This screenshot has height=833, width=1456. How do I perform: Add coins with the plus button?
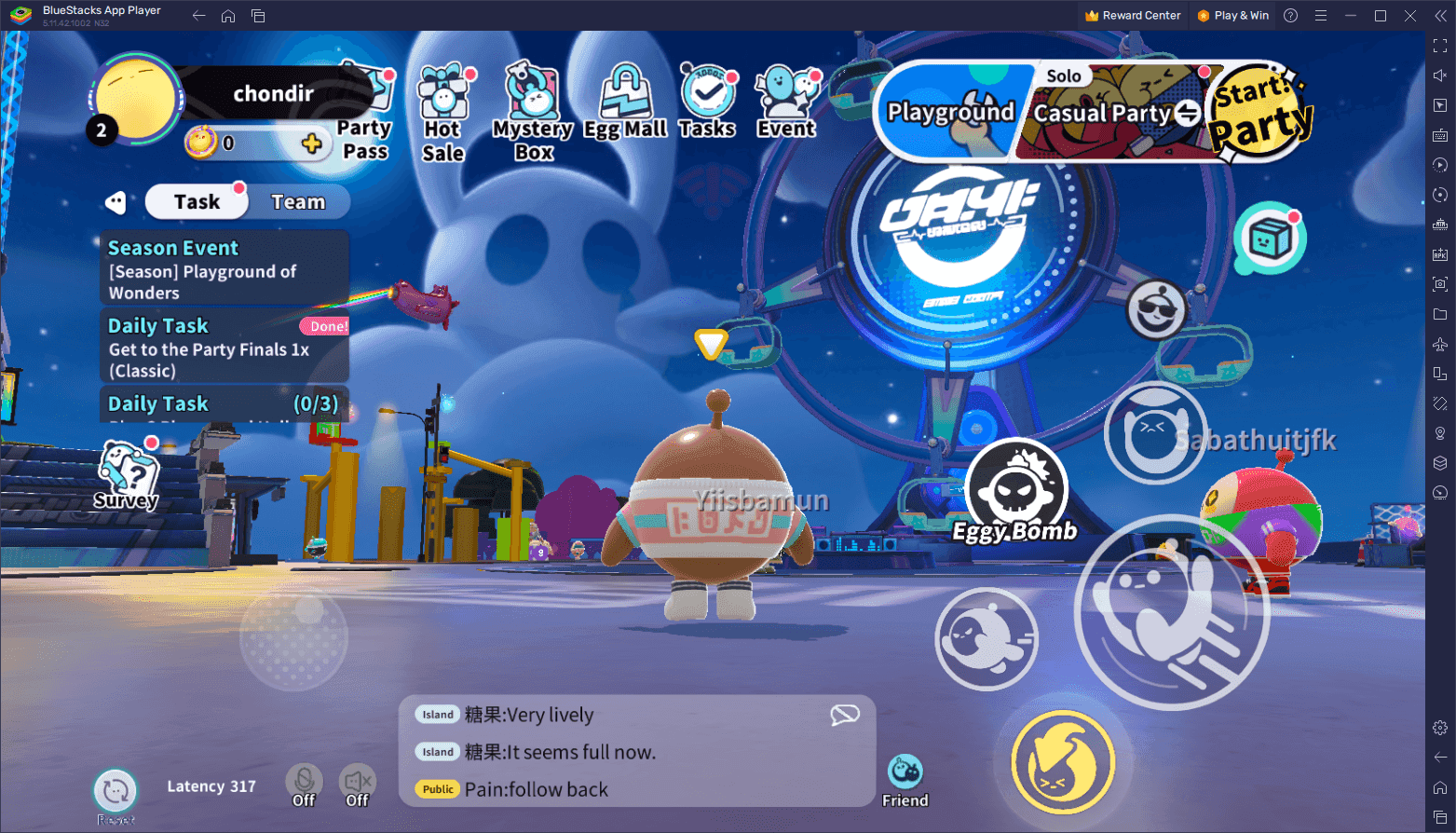click(x=311, y=143)
